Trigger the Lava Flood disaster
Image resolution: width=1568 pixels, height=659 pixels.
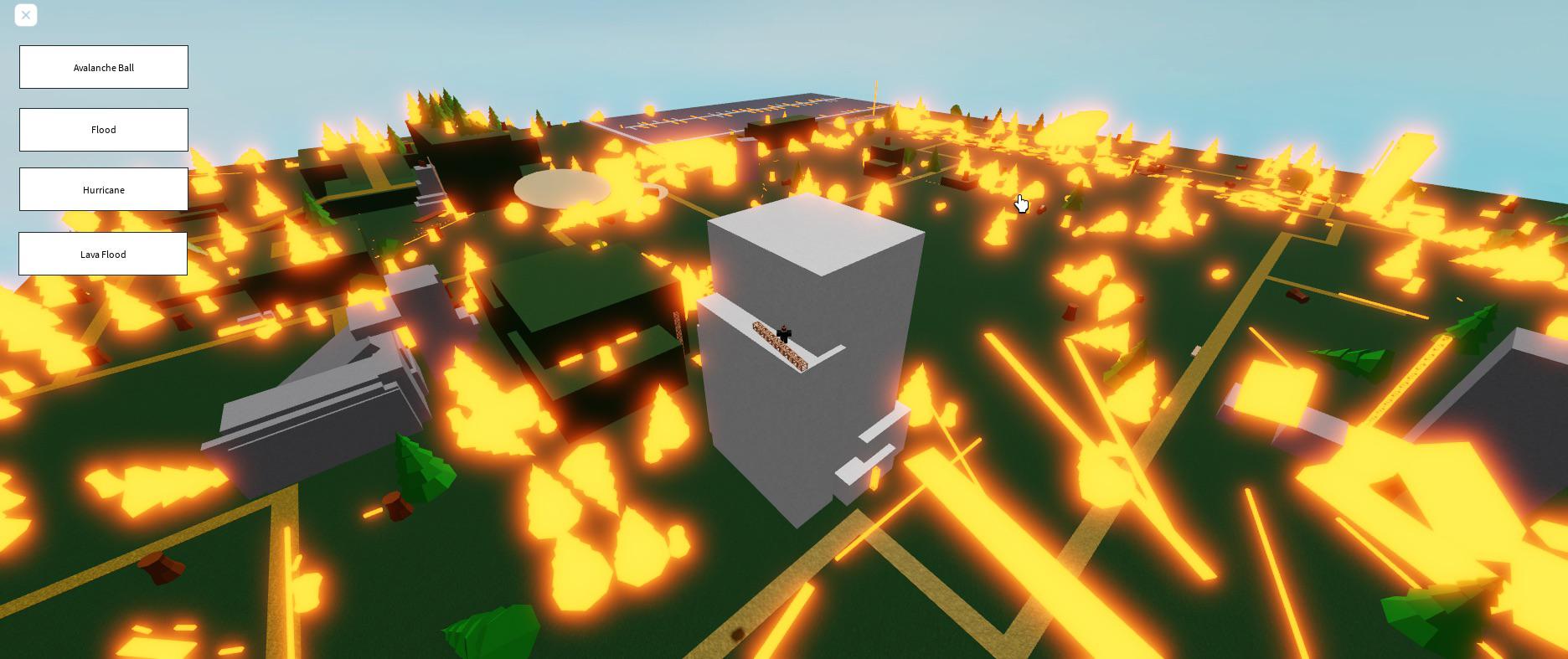pos(102,254)
